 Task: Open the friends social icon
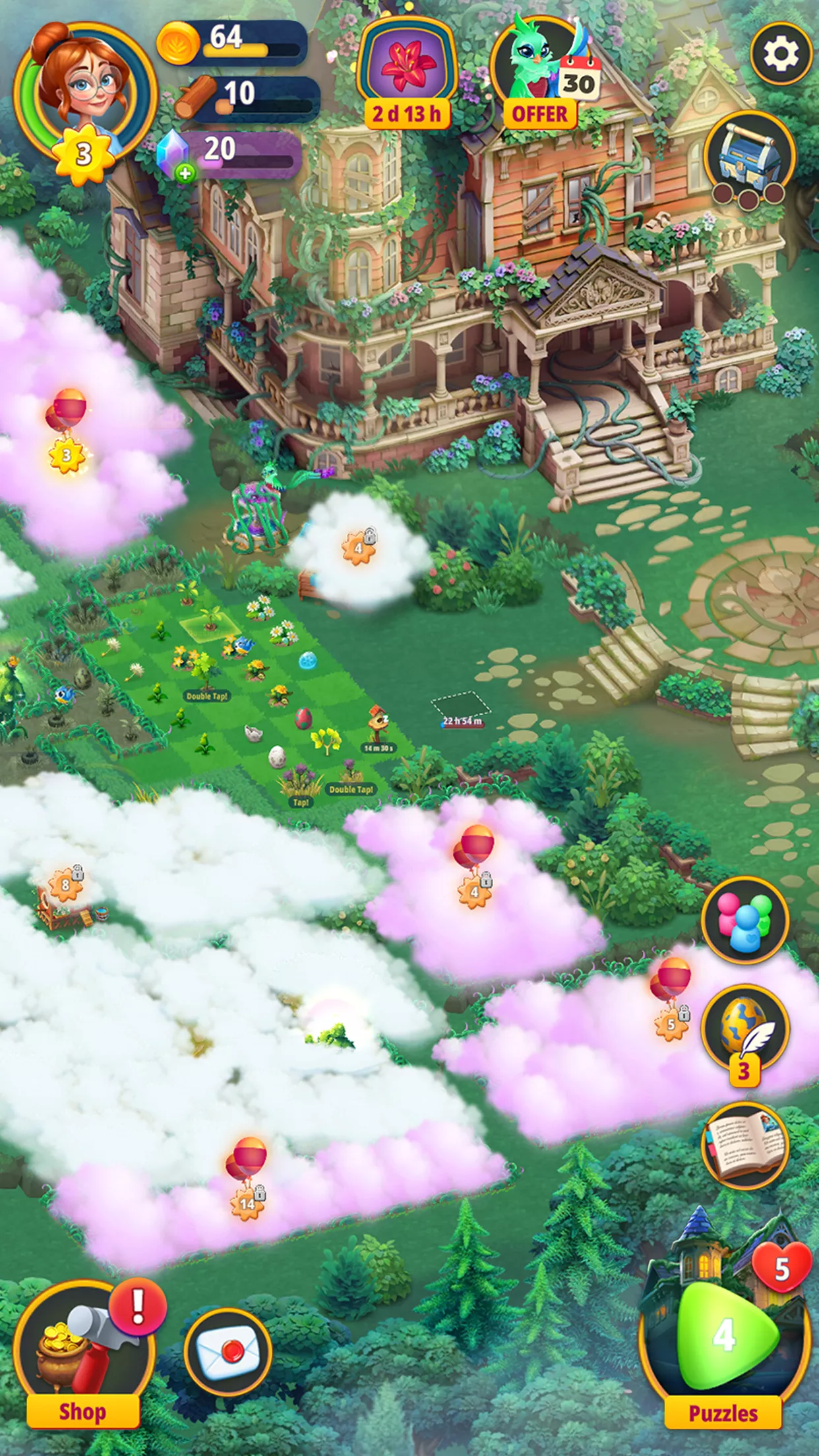click(745, 921)
